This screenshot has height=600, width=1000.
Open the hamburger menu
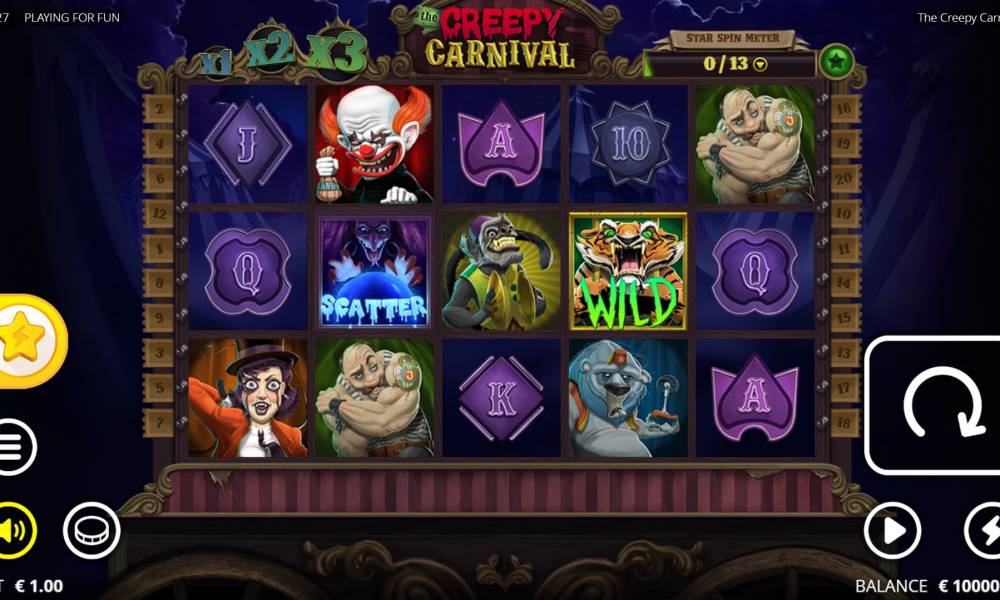click(12, 447)
